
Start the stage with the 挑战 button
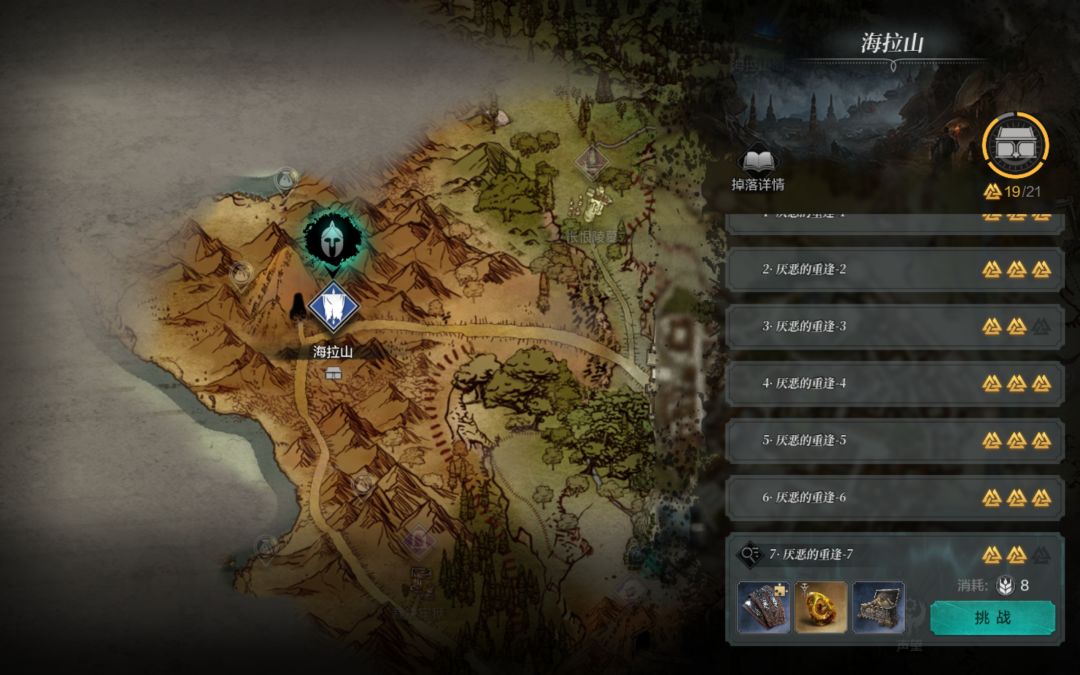click(992, 617)
